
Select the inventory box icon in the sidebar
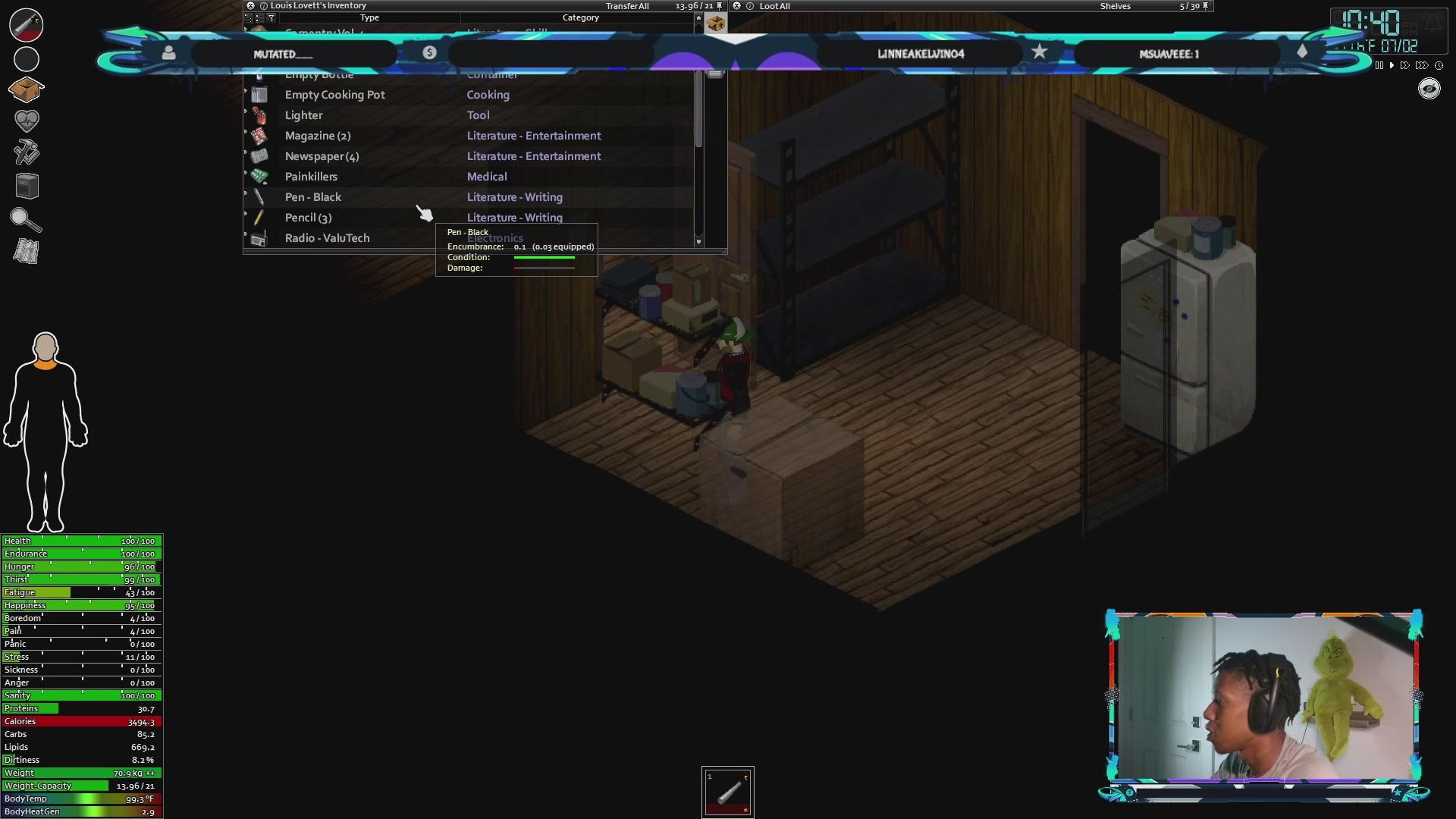(26, 89)
